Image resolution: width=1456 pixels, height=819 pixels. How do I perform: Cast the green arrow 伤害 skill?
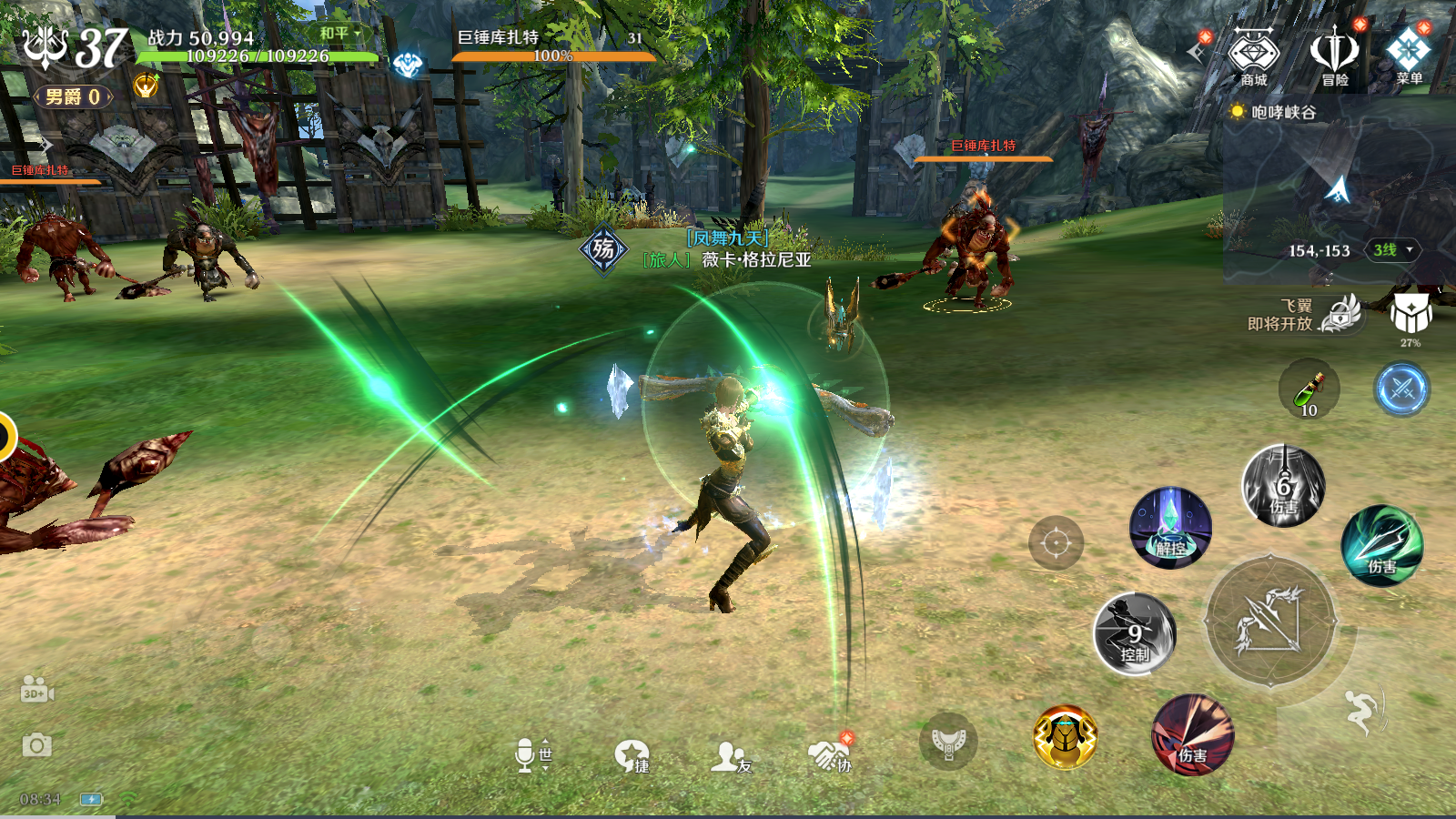point(1381,545)
